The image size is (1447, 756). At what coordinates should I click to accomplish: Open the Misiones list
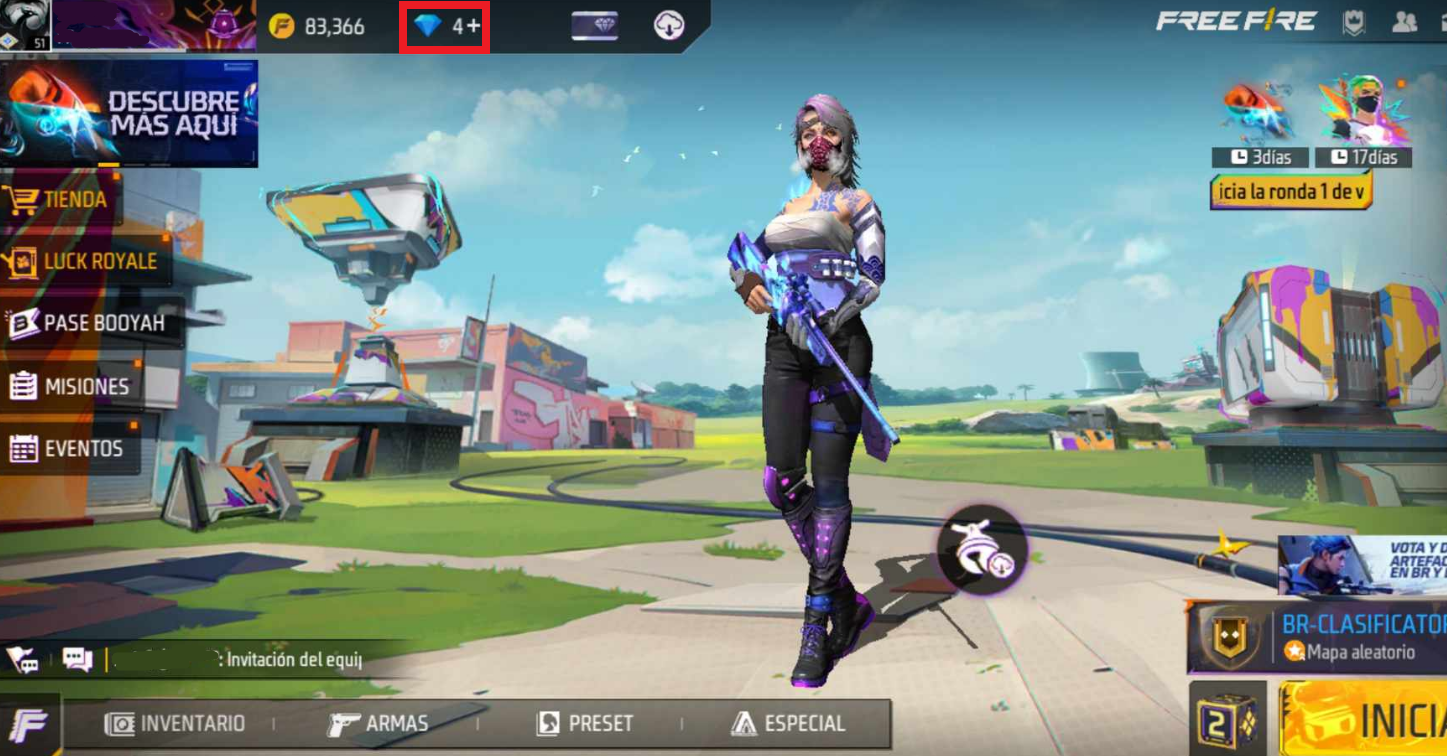[70, 386]
